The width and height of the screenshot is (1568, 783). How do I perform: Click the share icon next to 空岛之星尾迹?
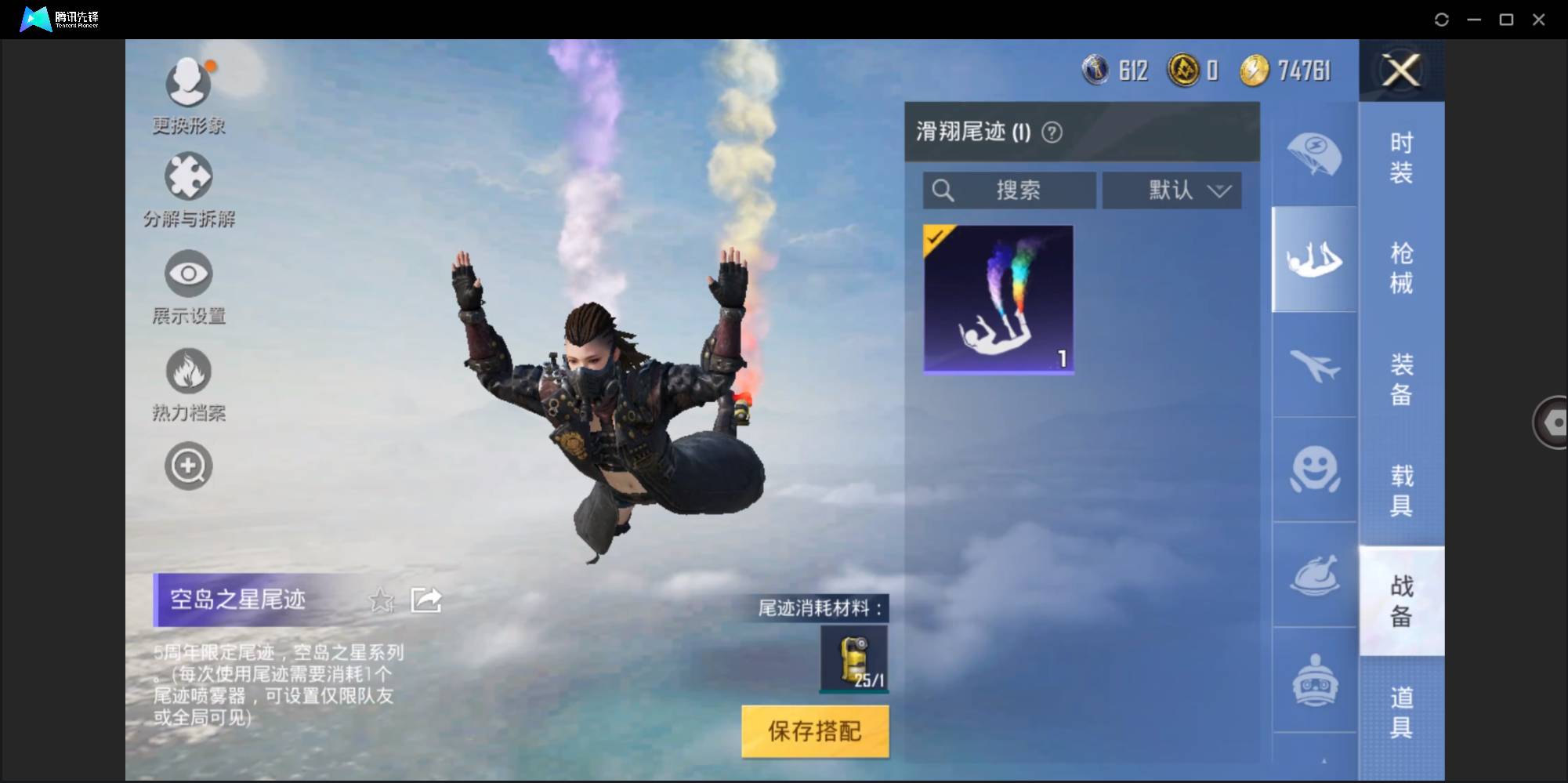[x=425, y=600]
